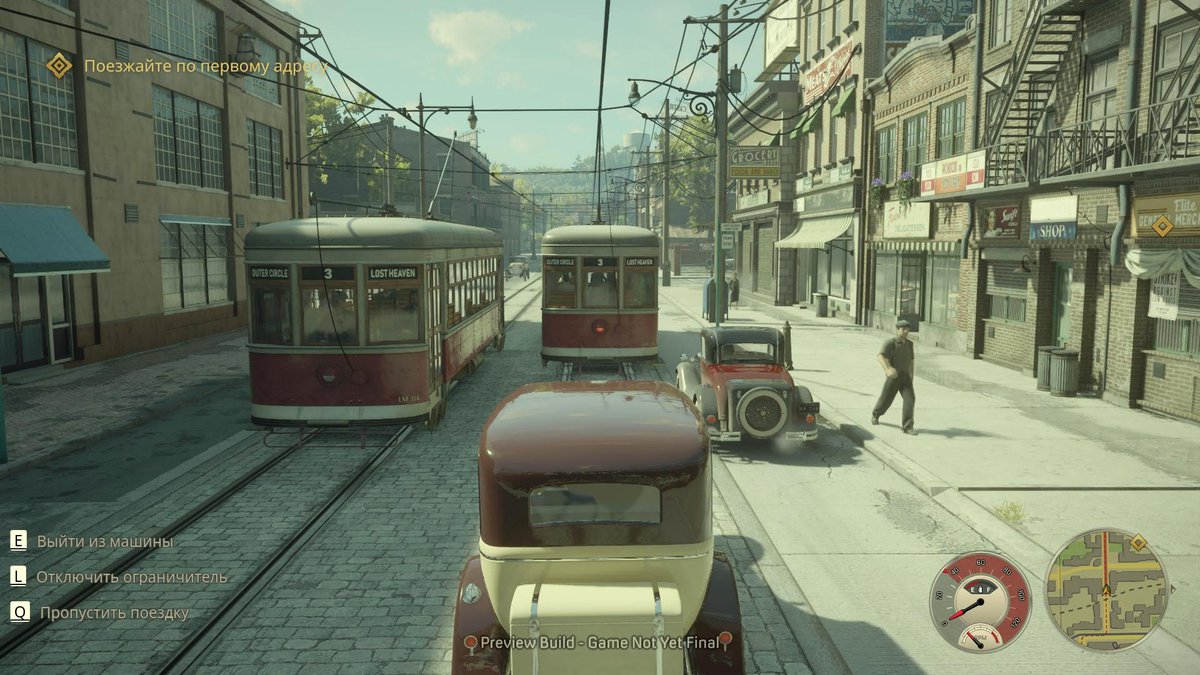The image size is (1200, 675).
Task: Click the "Выйти из машины" action
Action: tap(104, 541)
